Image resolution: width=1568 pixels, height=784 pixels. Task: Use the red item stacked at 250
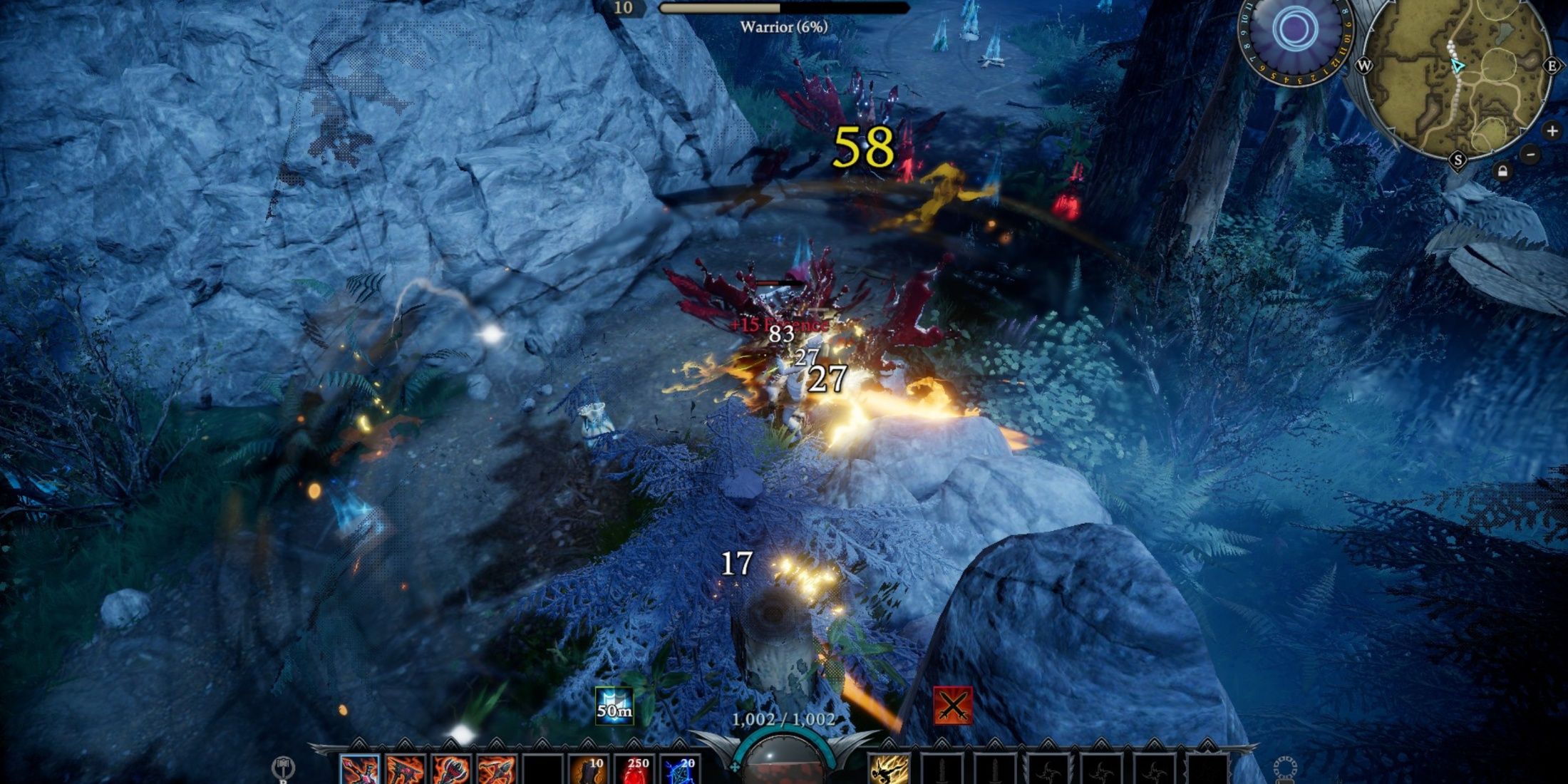(633, 770)
